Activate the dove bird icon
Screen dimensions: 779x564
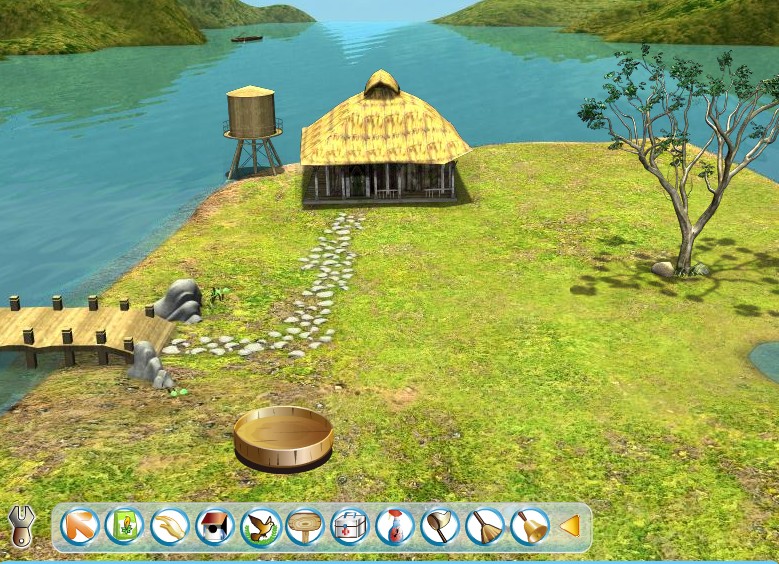tap(260, 526)
